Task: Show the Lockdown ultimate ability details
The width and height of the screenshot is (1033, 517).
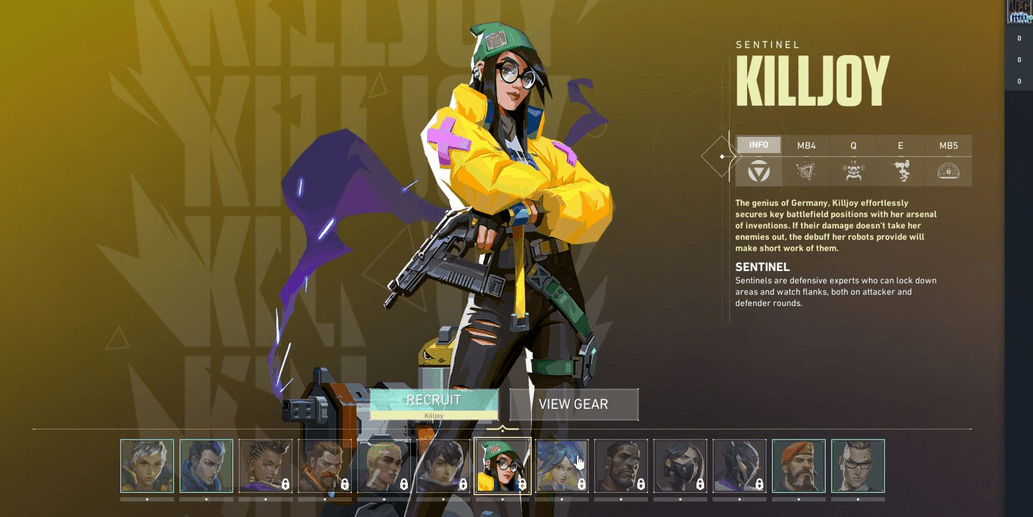Action: tap(948, 171)
